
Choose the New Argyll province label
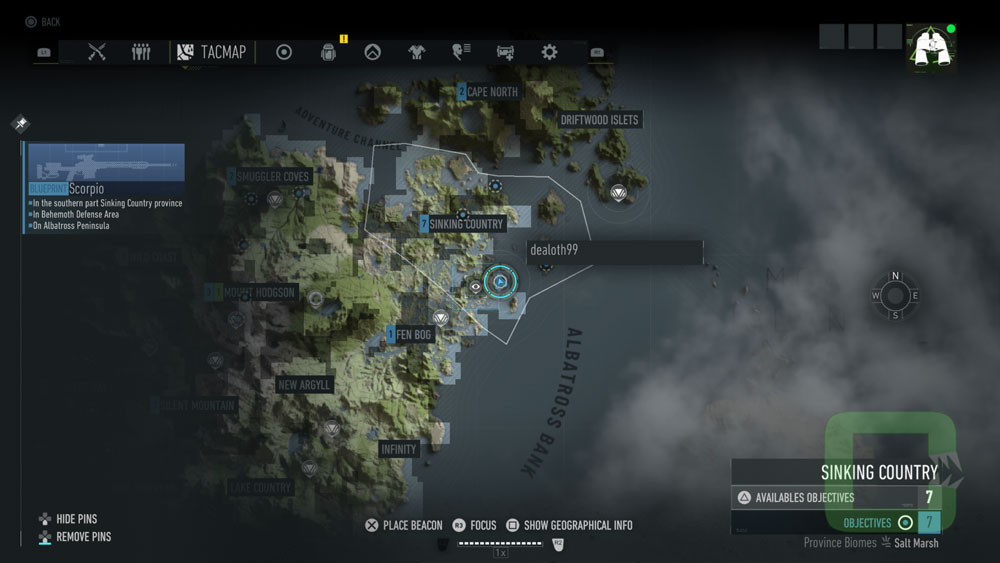point(304,385)
